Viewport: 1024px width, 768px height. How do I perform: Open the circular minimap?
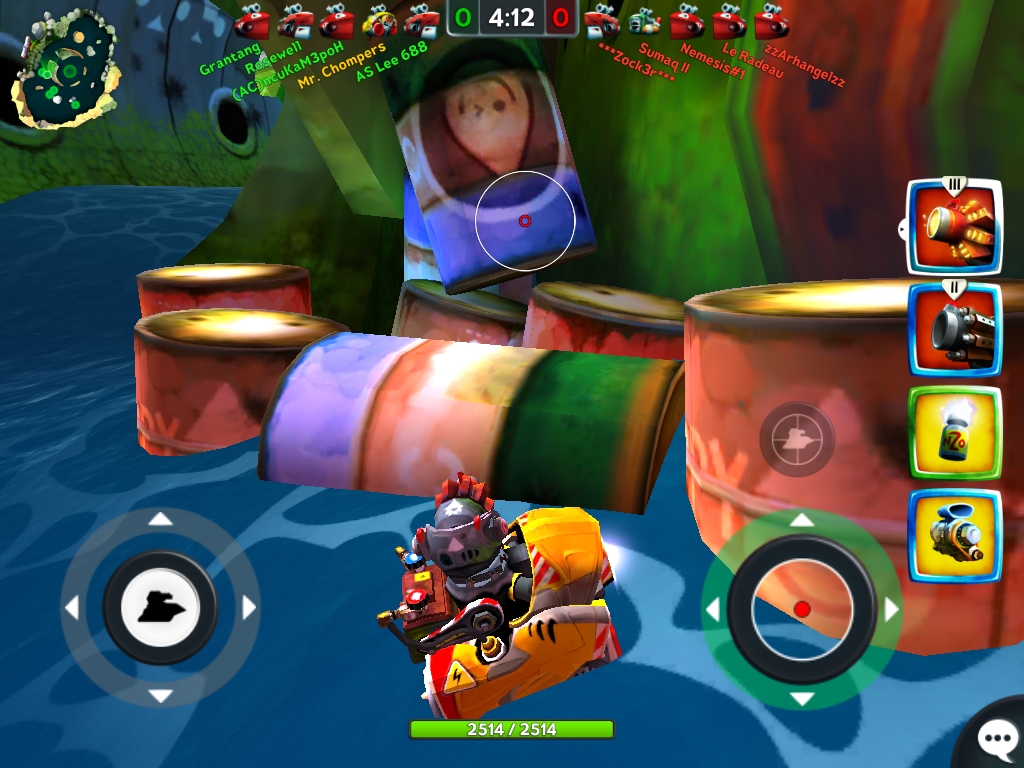(65, 70)
